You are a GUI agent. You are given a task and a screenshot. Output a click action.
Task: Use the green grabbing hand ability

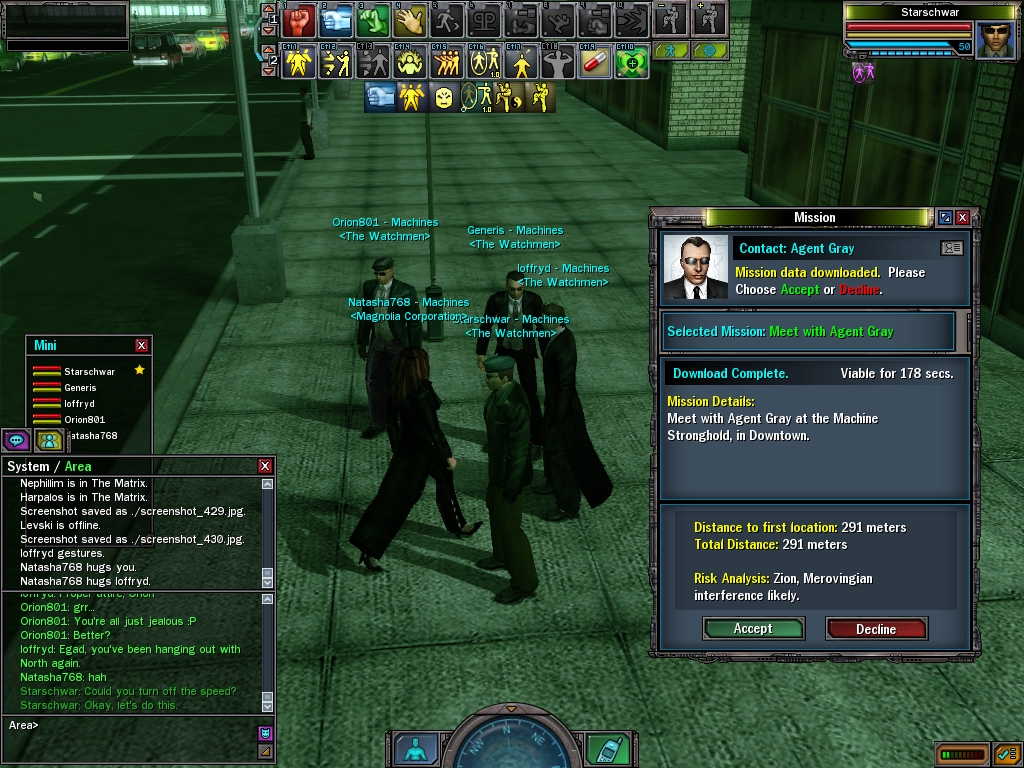(373, 19)
